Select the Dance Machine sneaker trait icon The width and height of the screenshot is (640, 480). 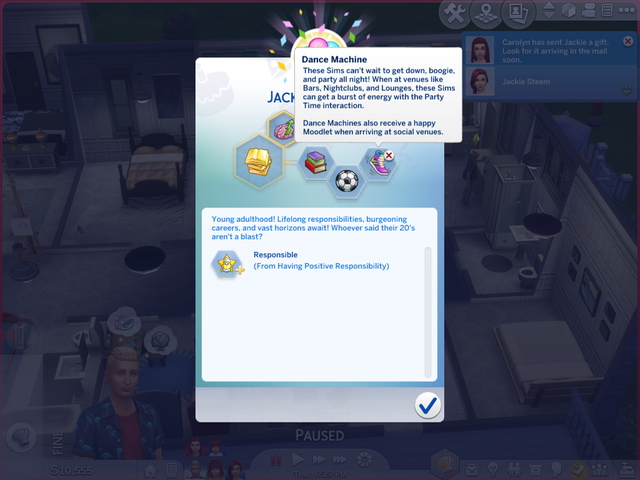click(x=377, y=161)
